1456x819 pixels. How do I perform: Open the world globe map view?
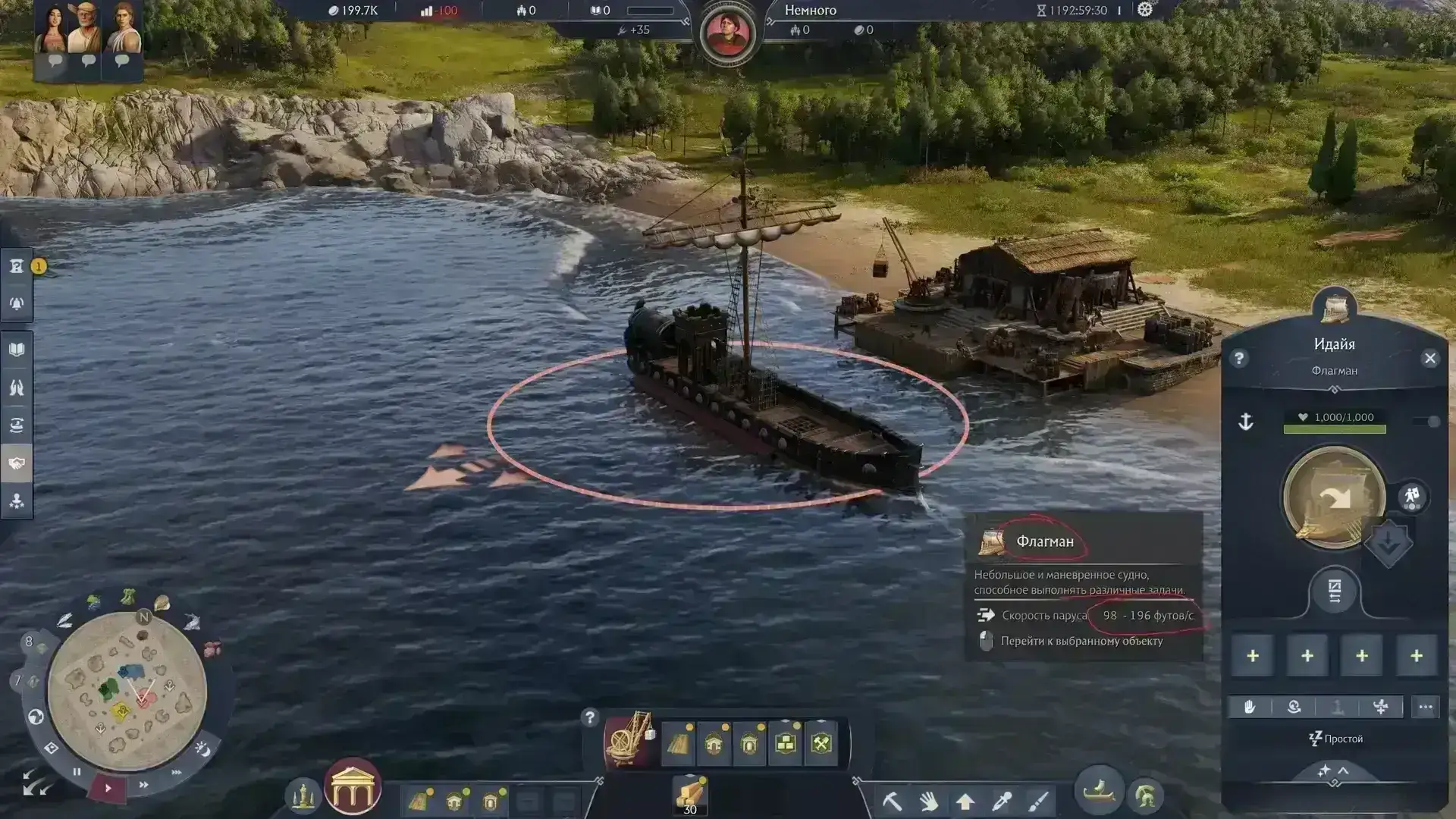click(x=36, y=717)
